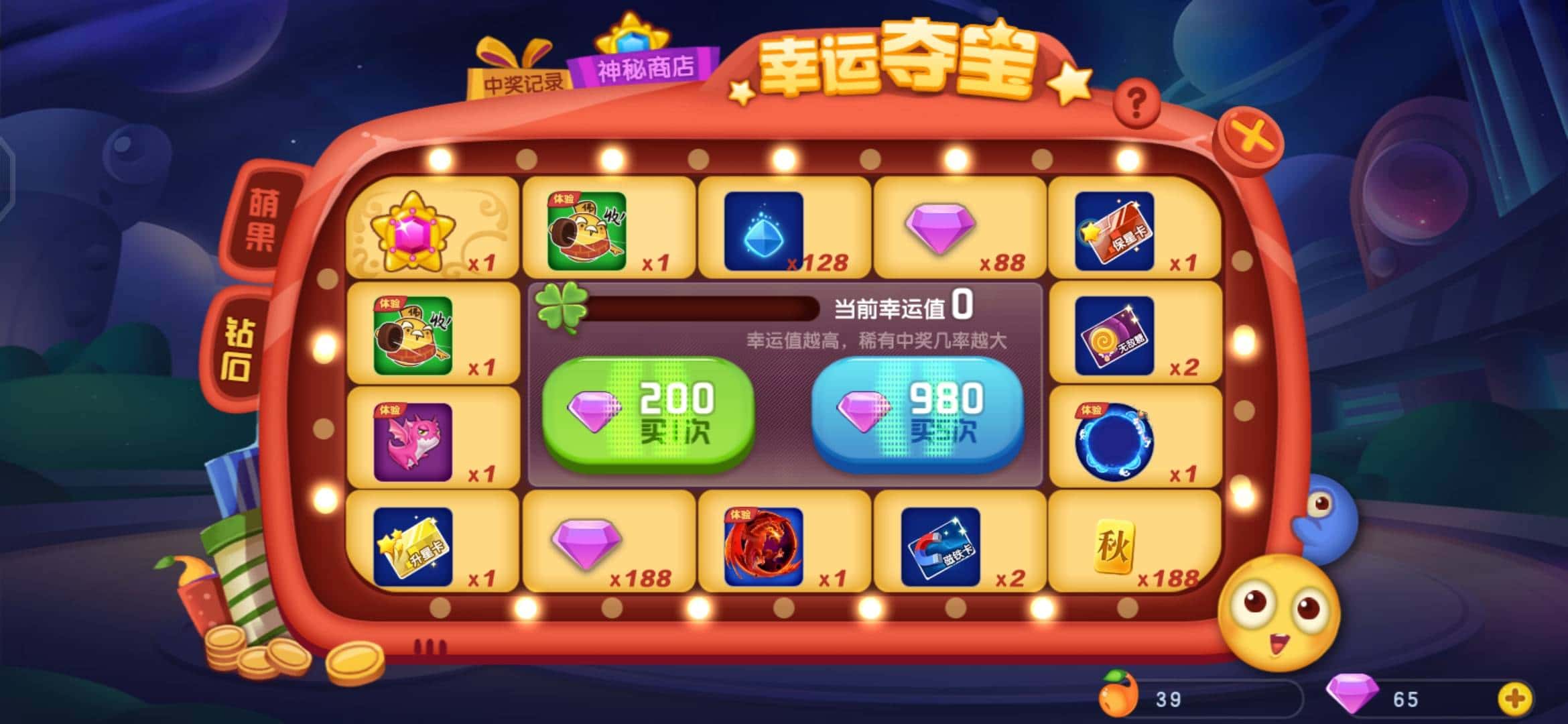The width and height of the screenshot is (1568, 724).
Task: Select the 升星卡 star upgrade card prize
Action: pos(411,544)
